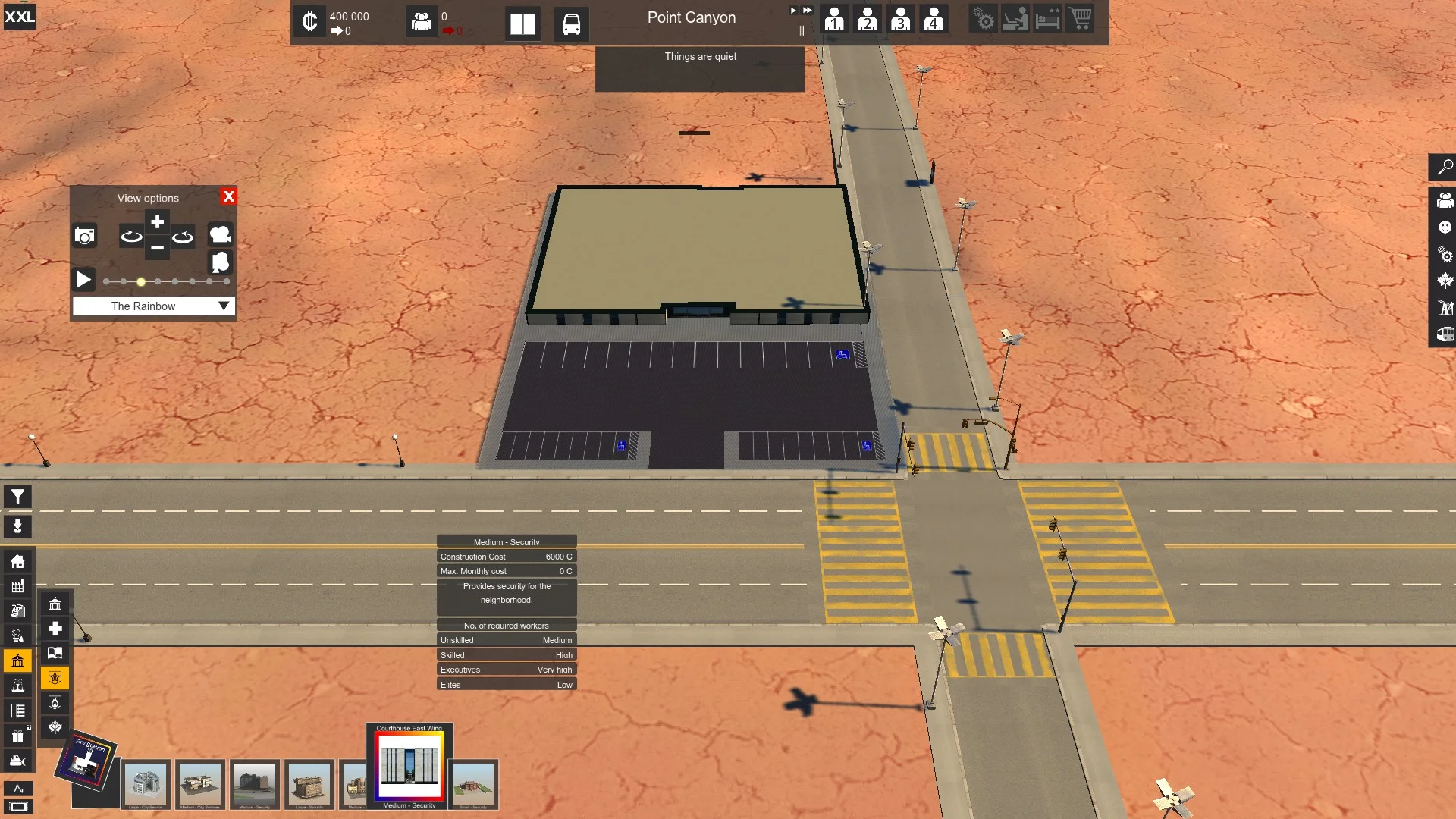
Task: Choose the fire flame shield subcategory
Action: coord(55,702)
